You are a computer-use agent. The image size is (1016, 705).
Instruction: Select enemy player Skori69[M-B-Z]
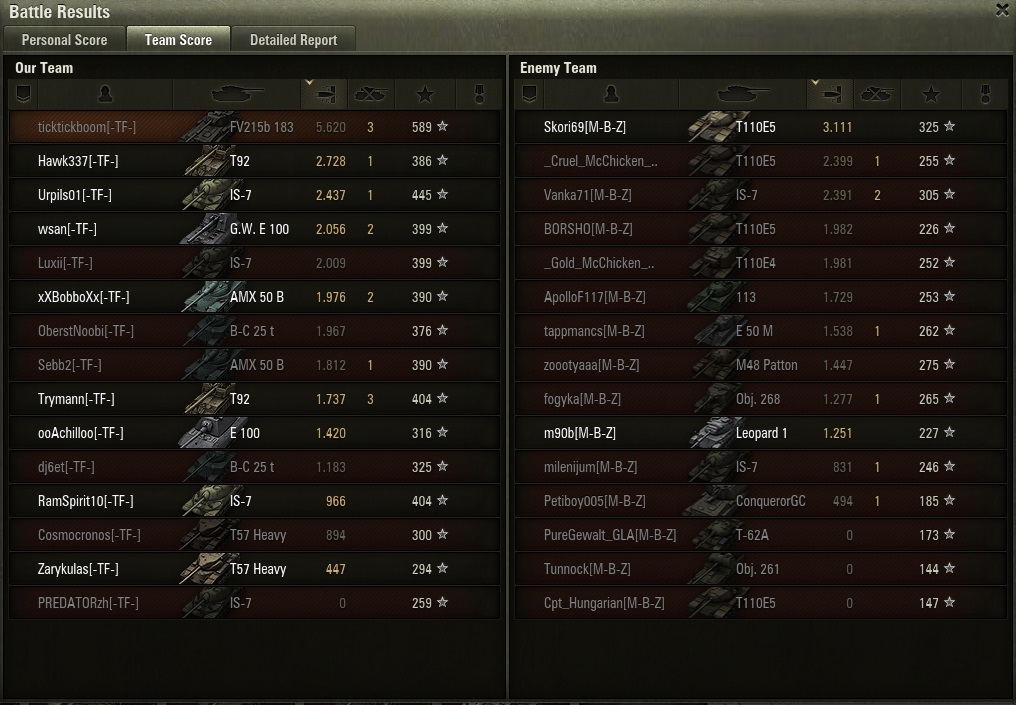coord(585,127)
